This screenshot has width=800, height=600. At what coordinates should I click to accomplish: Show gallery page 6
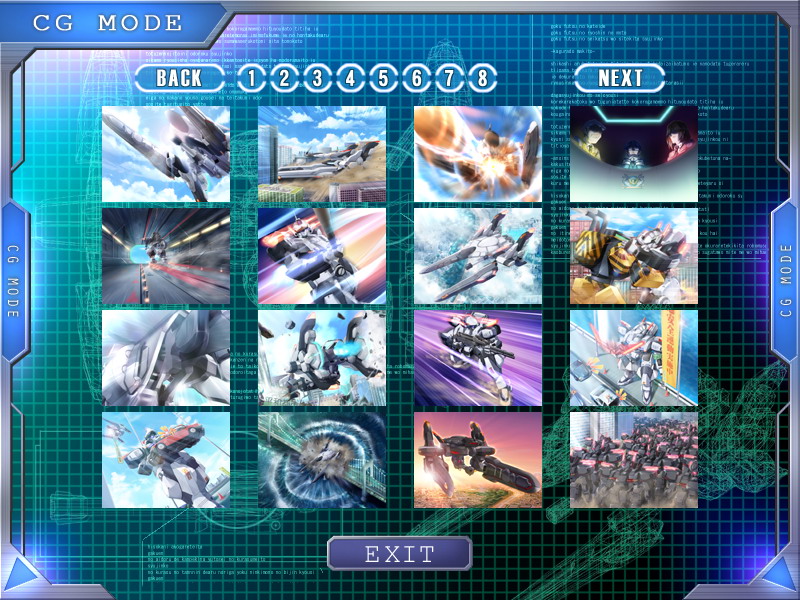tap(417, 77)
